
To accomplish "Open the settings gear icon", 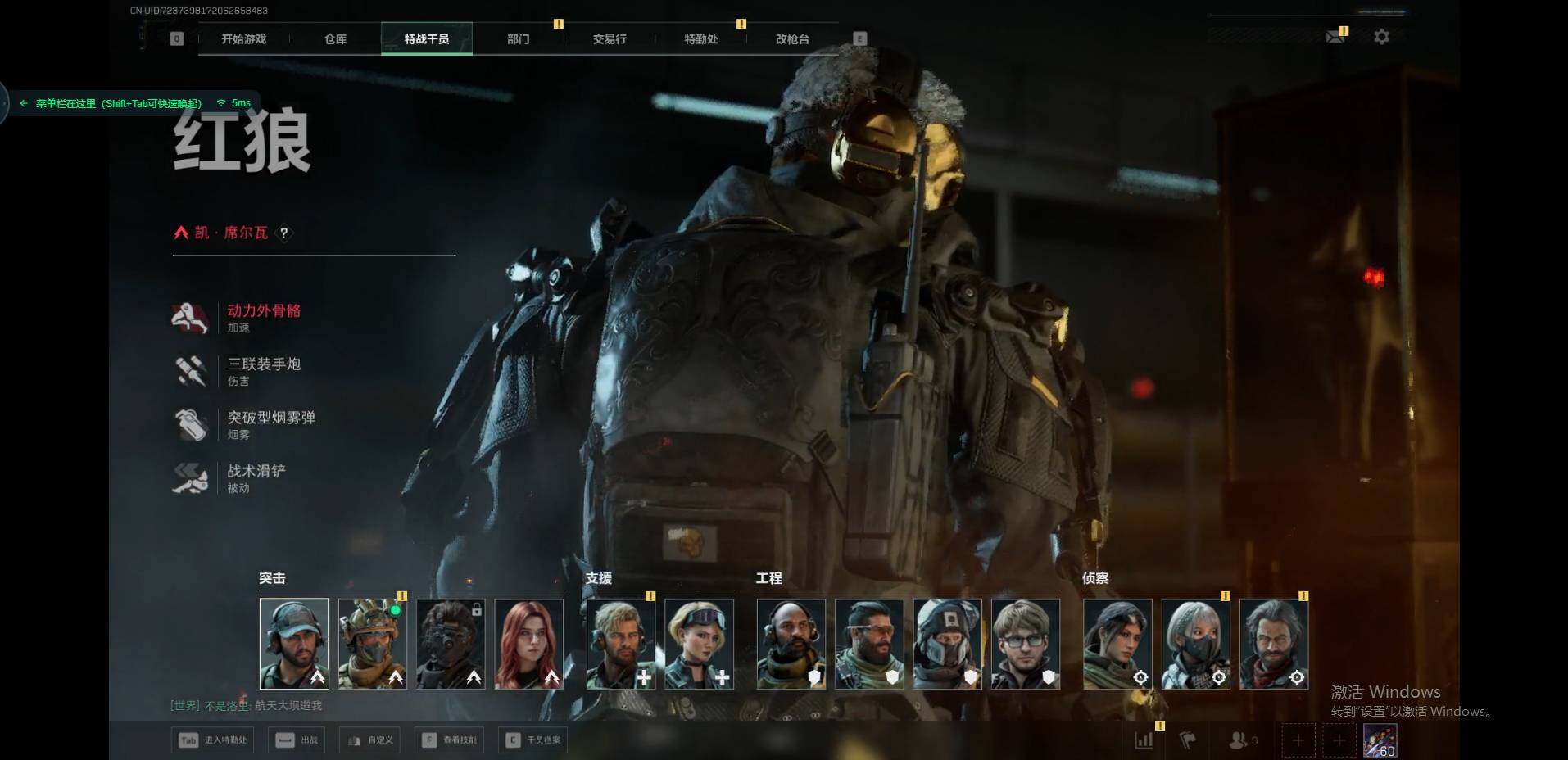I will (x=1381, y=37).
